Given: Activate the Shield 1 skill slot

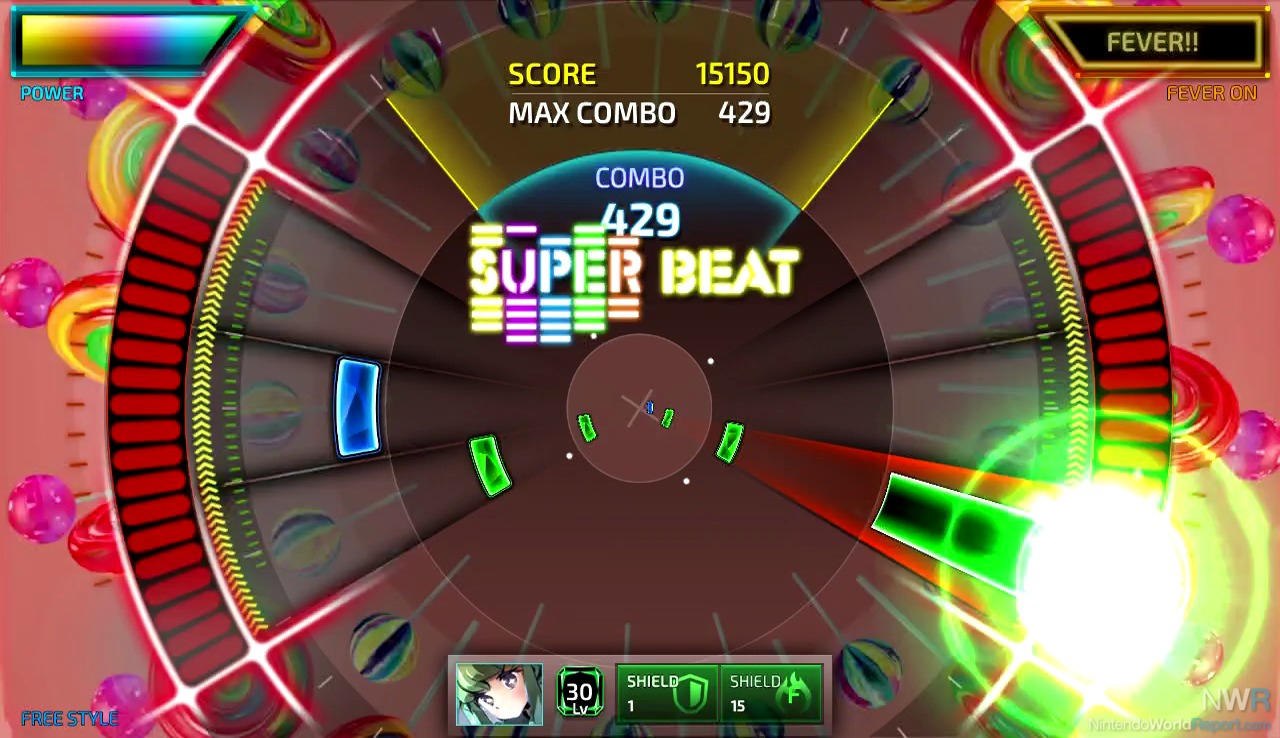Looking at the screenshot, I should click(667, 693).
